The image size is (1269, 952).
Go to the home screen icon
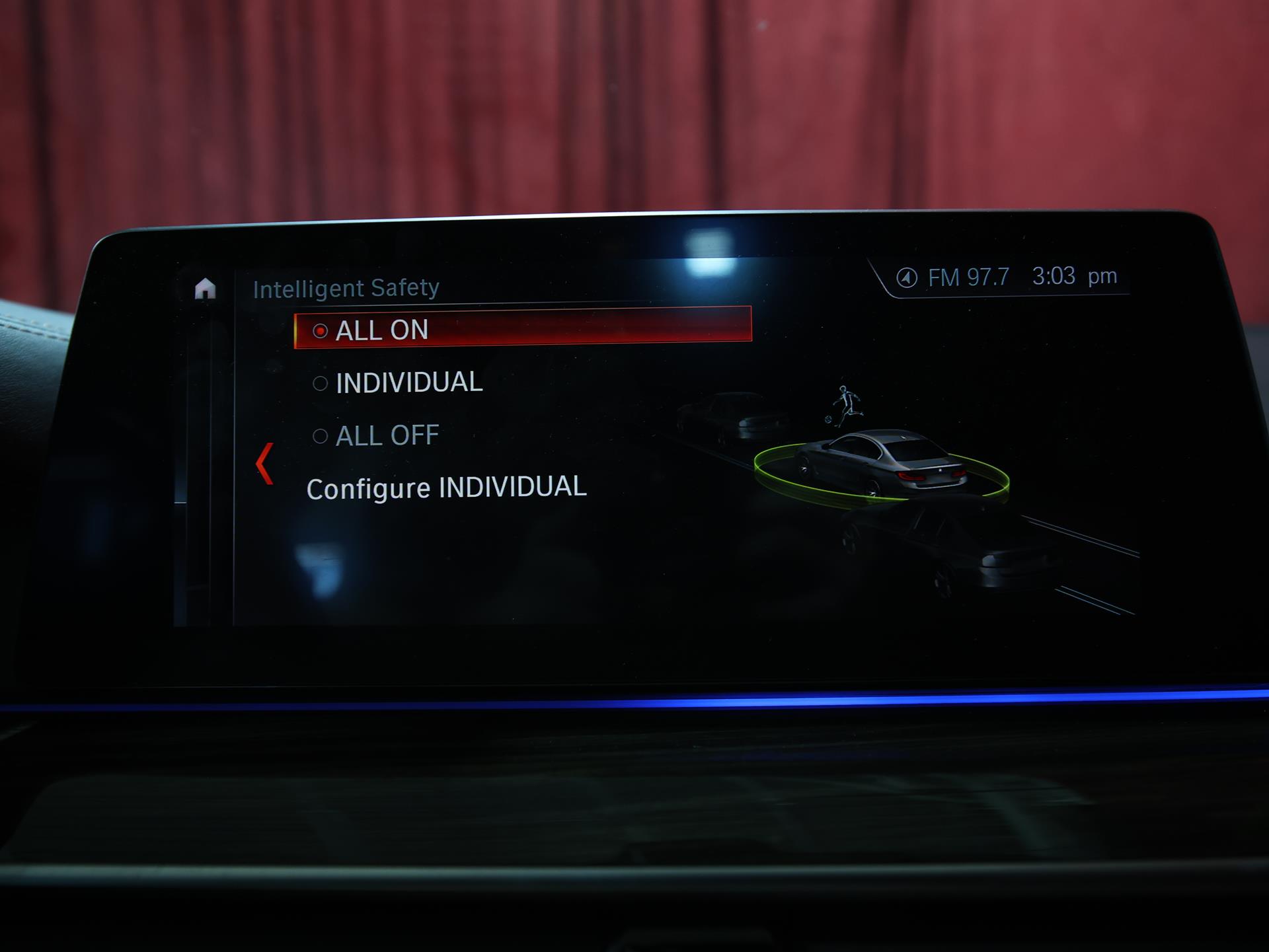tap(205, 289)
